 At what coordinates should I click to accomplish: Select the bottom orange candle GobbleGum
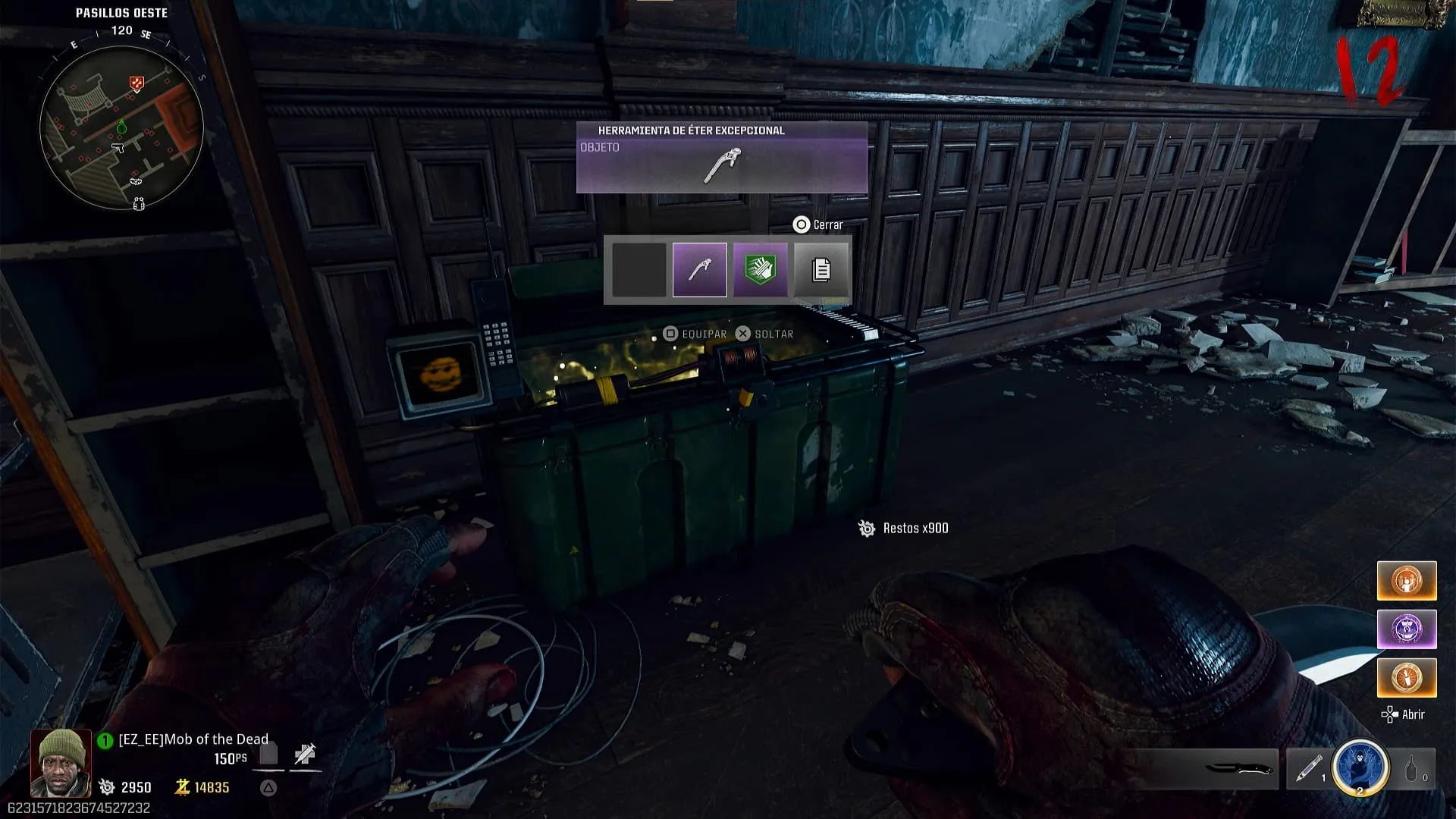click(1406, 677)
